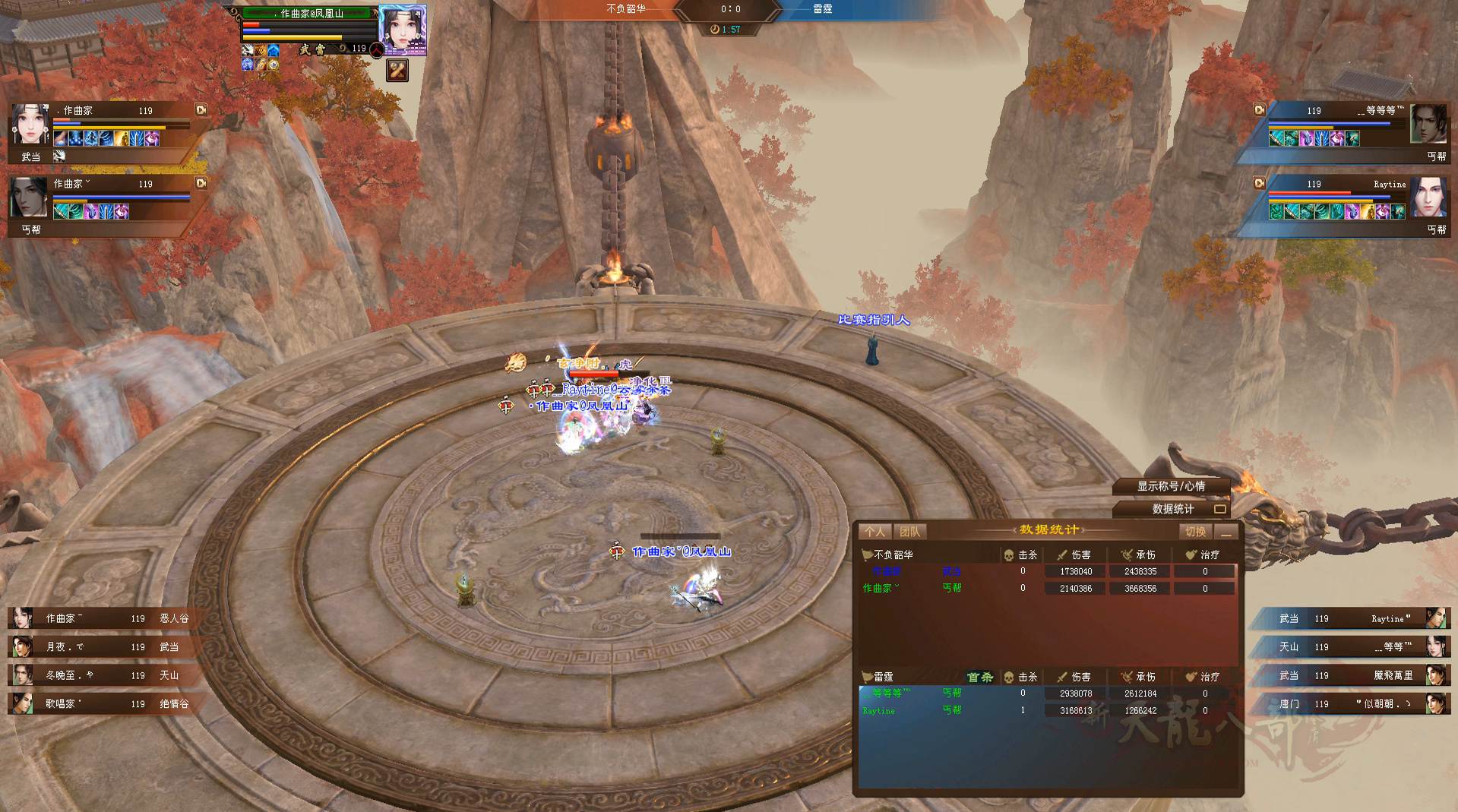Viewport: 1458px width, 812px height.
Task: Click the crossed-weapons icon below the target portrait
Action: pyautogui.click(x=397, y=71)
